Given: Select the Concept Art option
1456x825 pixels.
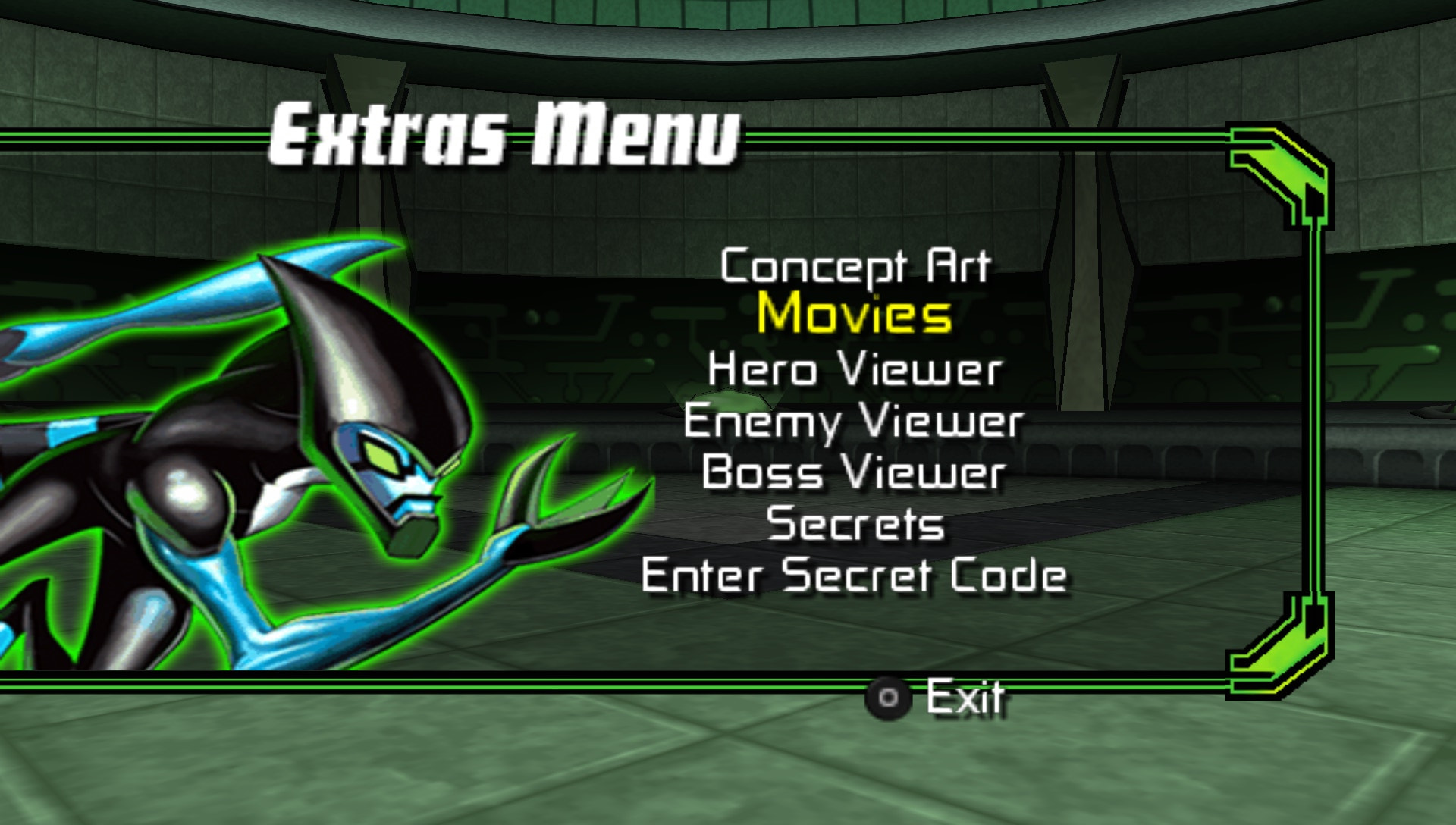Looking at the screenshot, I should pyautogui.click(x=855, y=267).
